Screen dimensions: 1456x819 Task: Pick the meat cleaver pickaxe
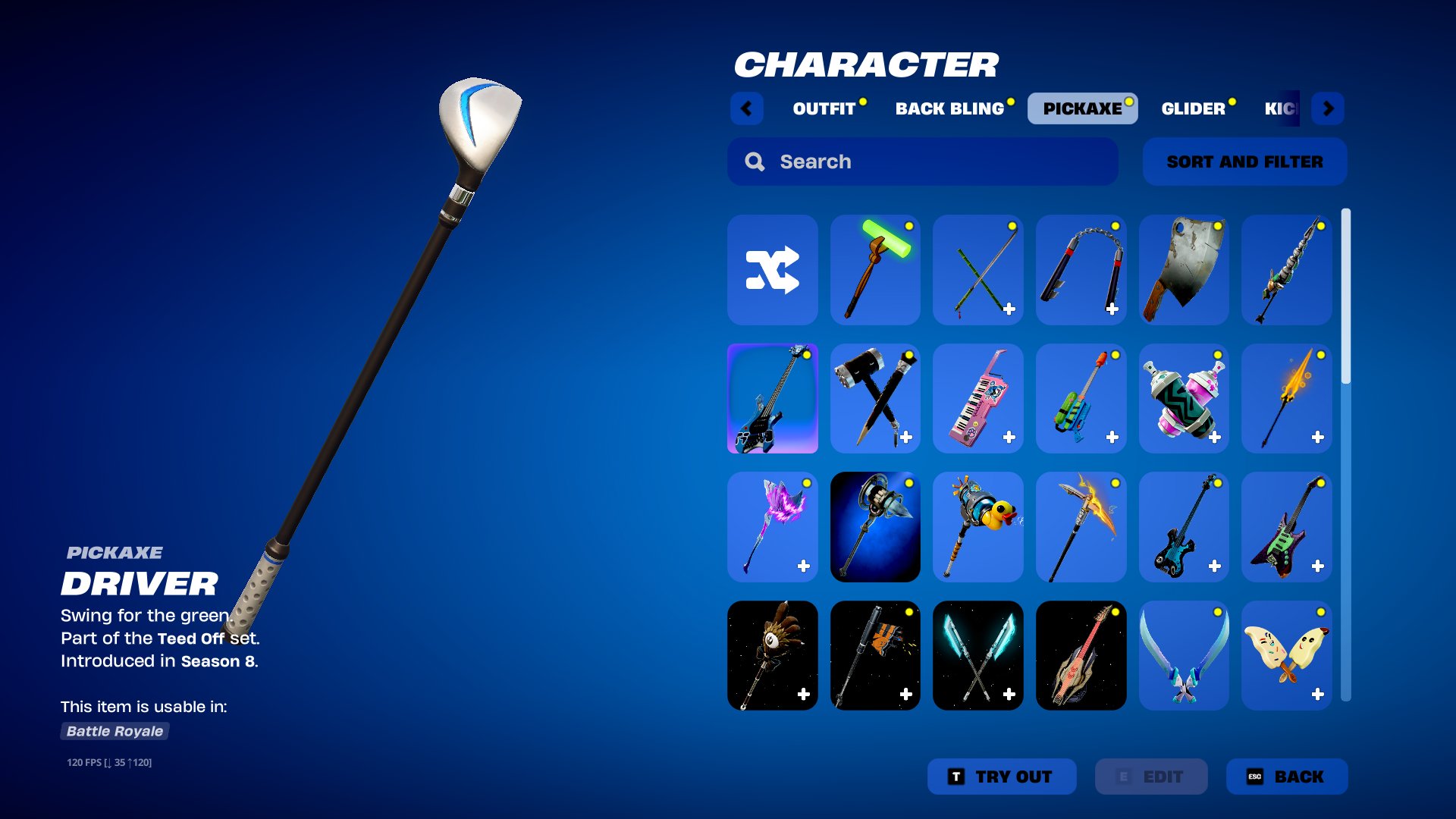pyautogui.click(x=1184, y=270)
